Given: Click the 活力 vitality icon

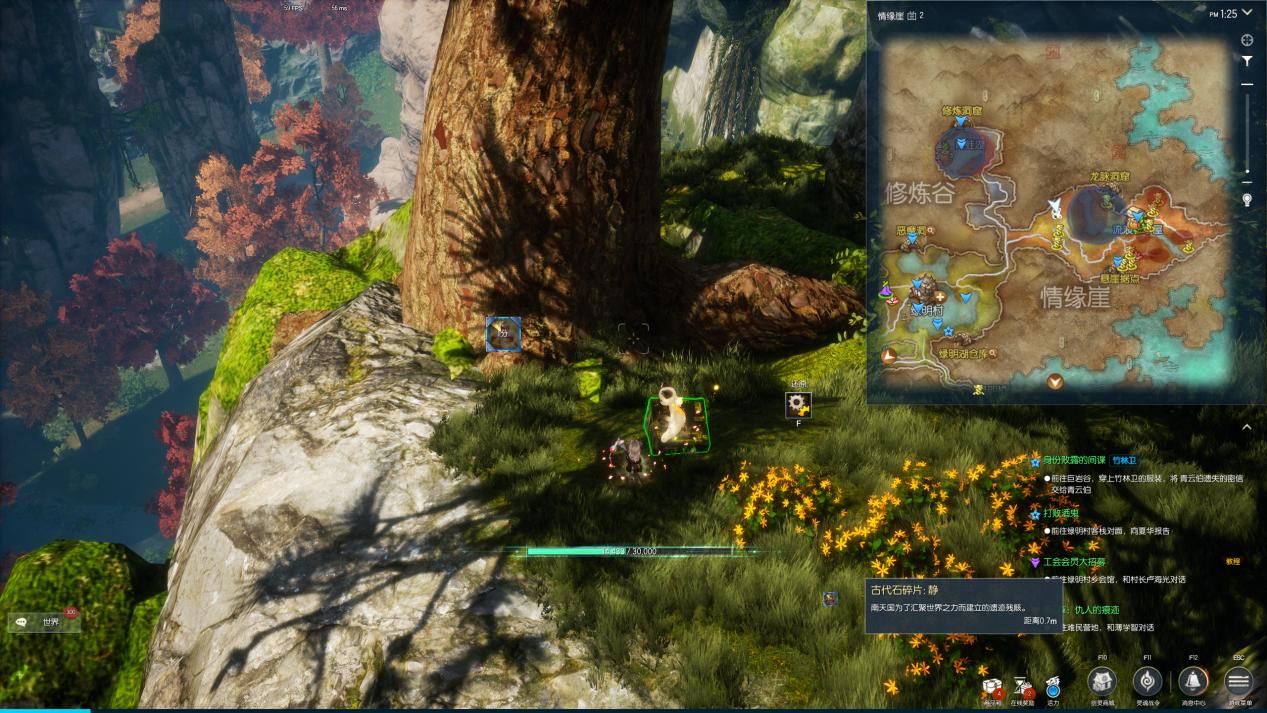Looking at the screenshot, I should tap(1053, 686).
